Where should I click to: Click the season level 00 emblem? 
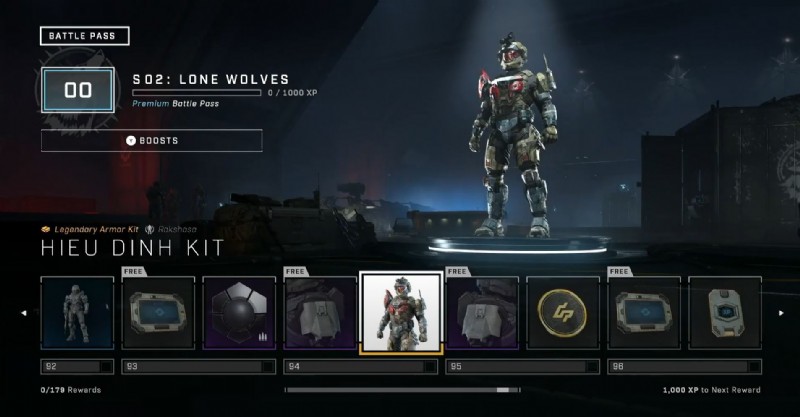click(x=78, y=90)
